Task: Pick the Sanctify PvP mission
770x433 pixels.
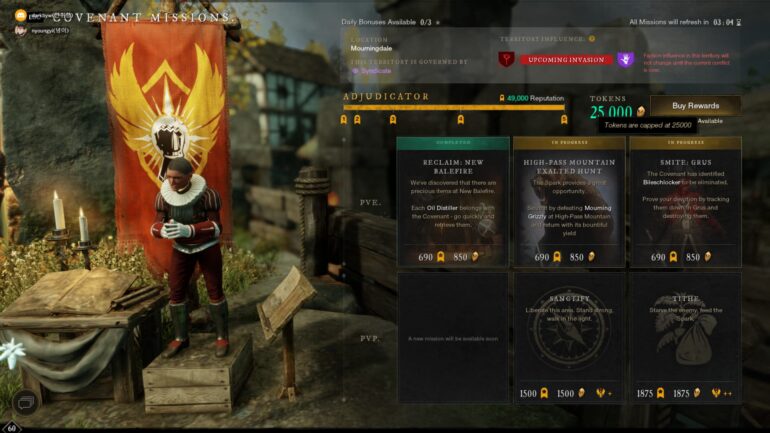Action: [570, 338]
